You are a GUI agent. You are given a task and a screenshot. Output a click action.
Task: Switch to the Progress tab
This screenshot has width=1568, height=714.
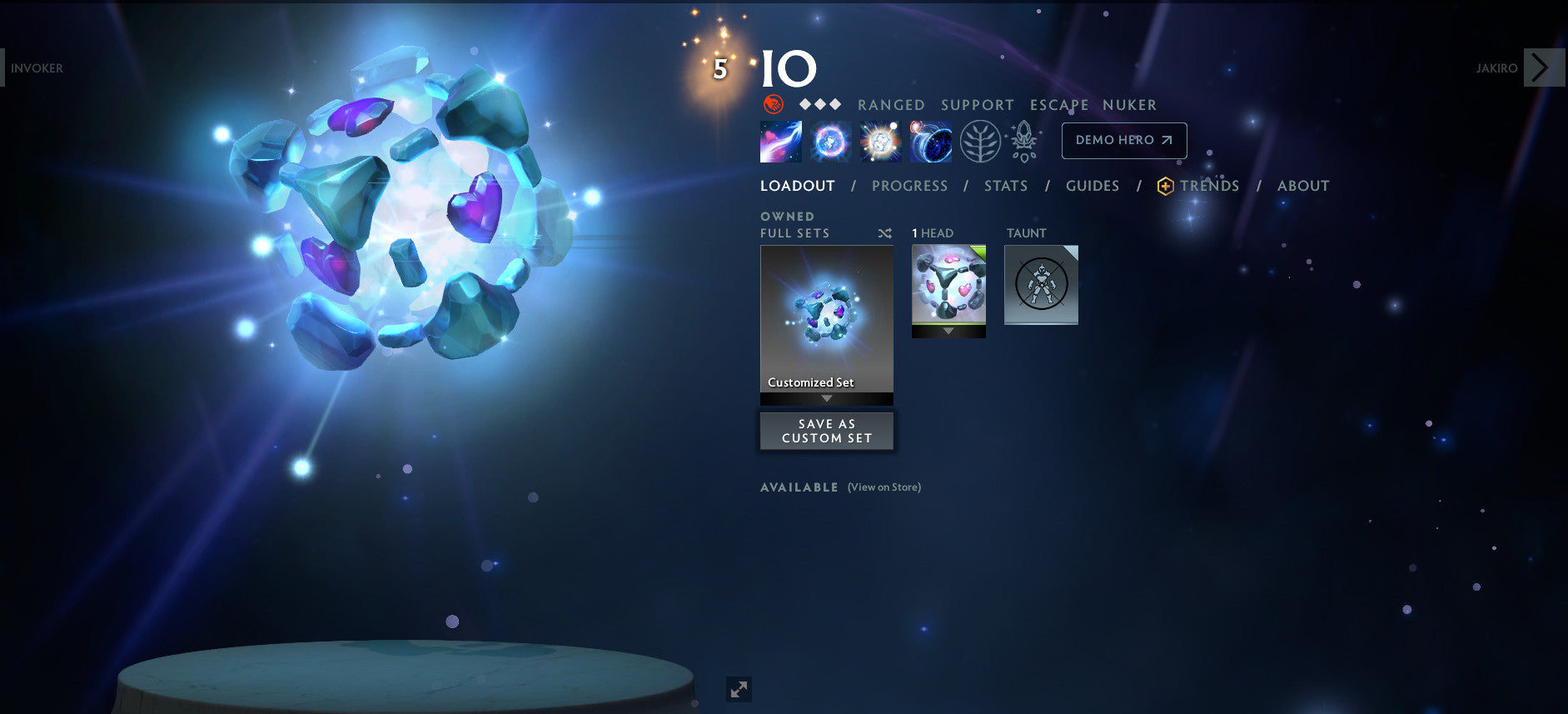909,186
